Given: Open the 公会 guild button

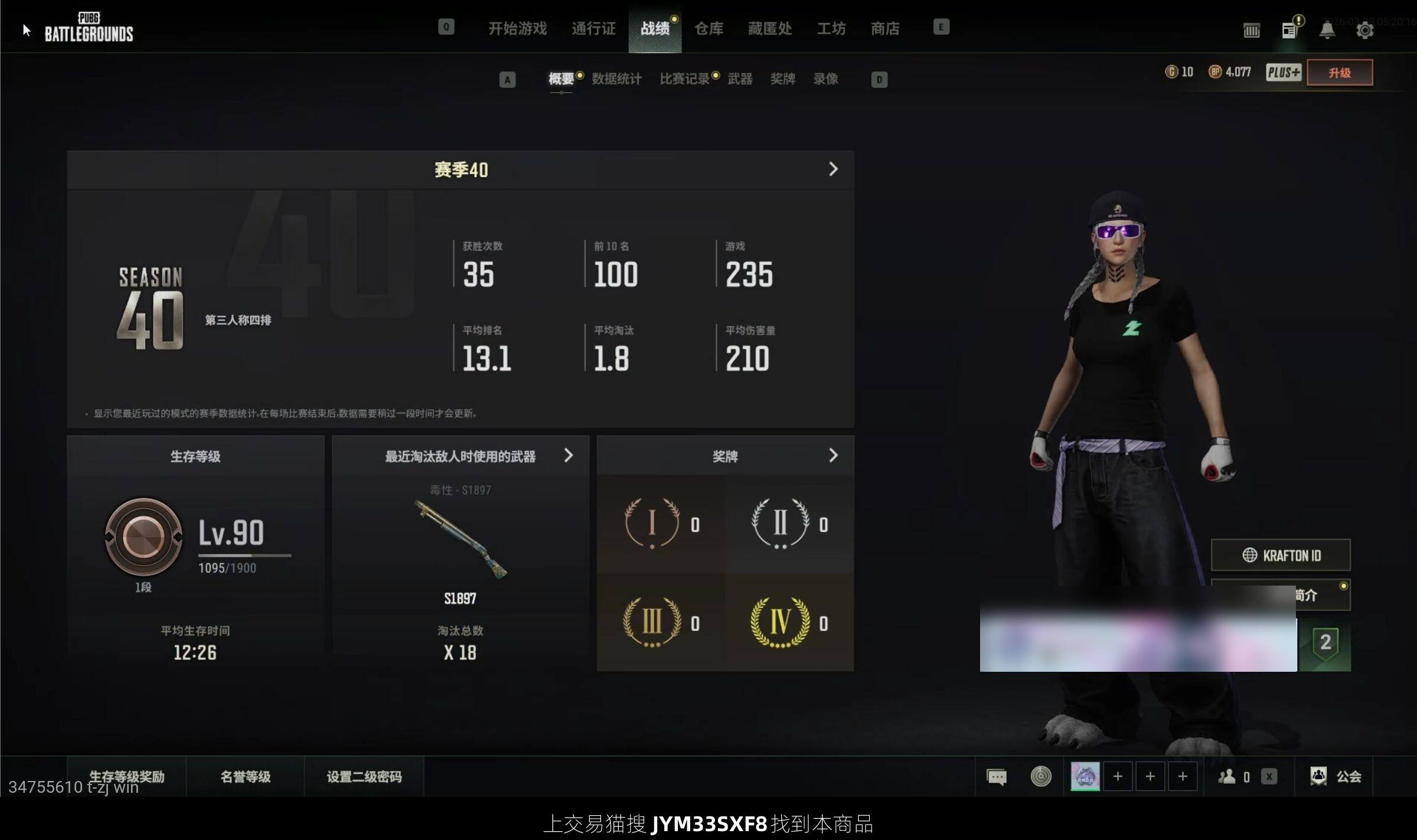Looking at the screenshot, I should click(1336, 776).
